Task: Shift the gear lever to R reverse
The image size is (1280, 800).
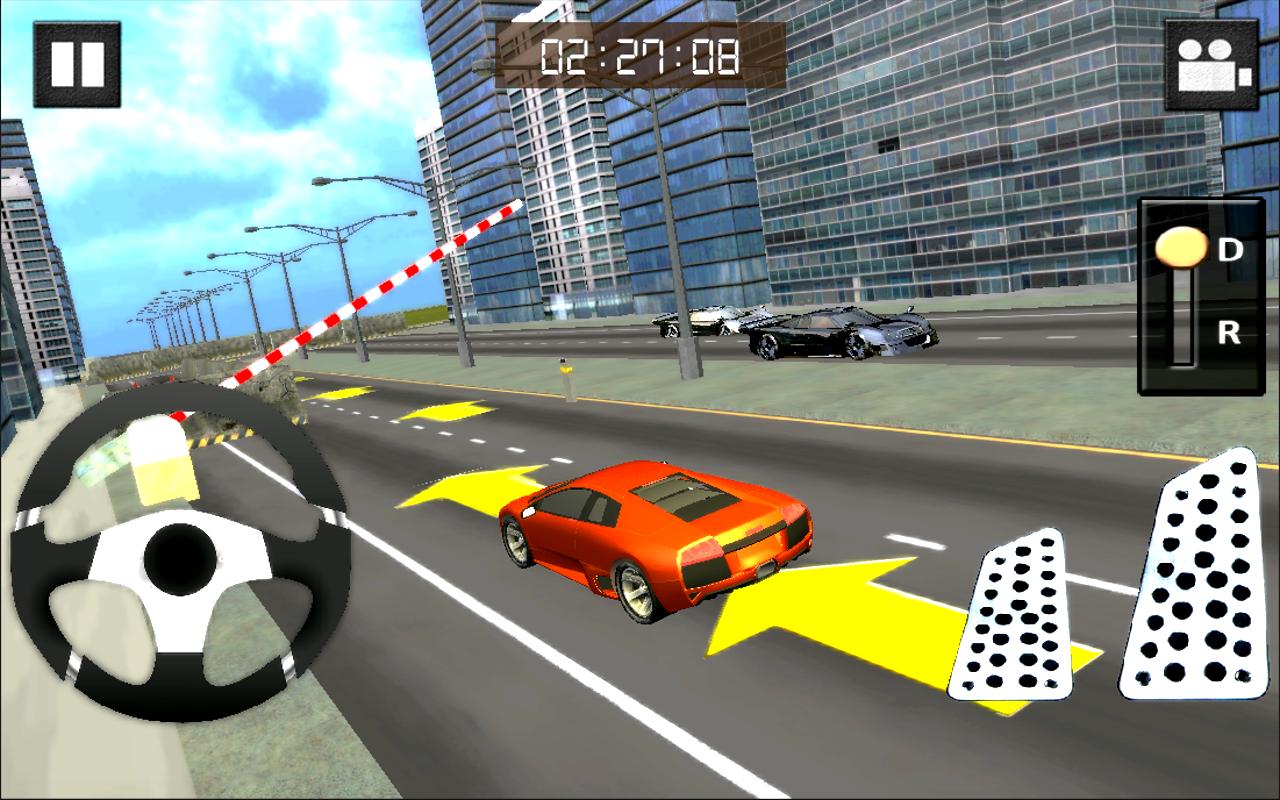Action: (1228, 333)
